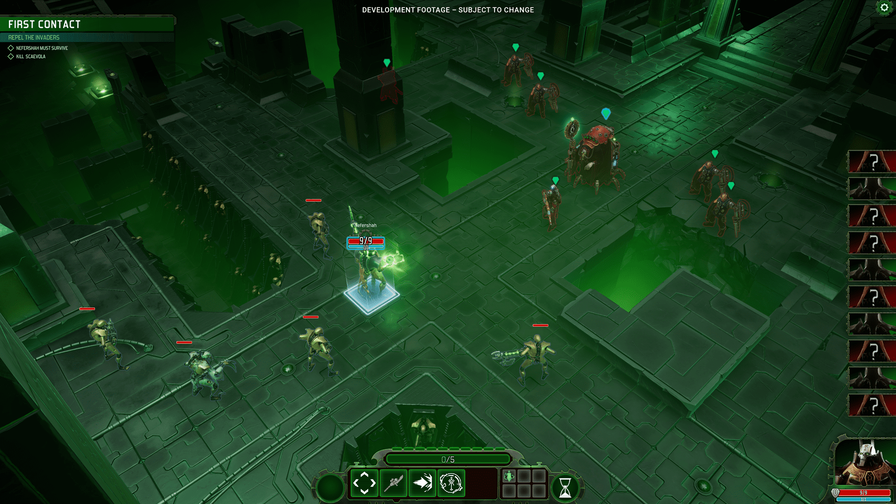Screen dimensions: 896x504
Task: End turn with the hourglass button
Action: pyautogui.click(x=565, y=488)
